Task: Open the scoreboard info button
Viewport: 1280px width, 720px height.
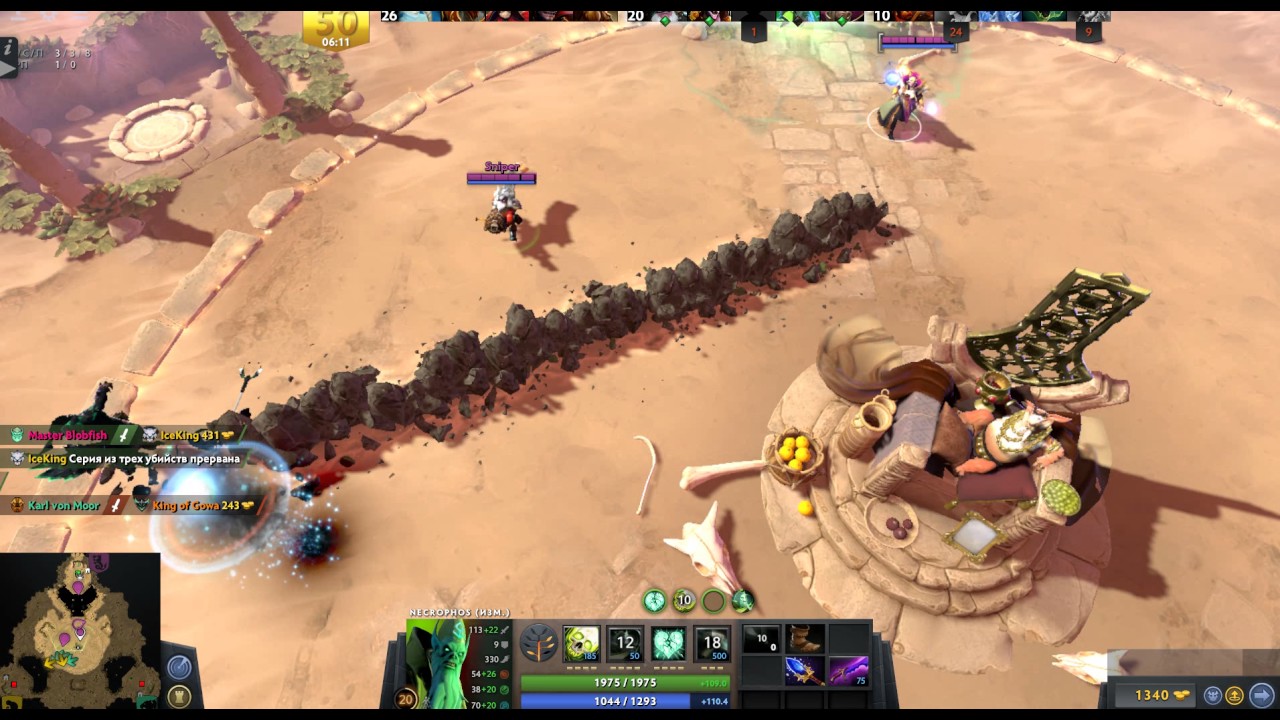Action: (x=8, y=46)
